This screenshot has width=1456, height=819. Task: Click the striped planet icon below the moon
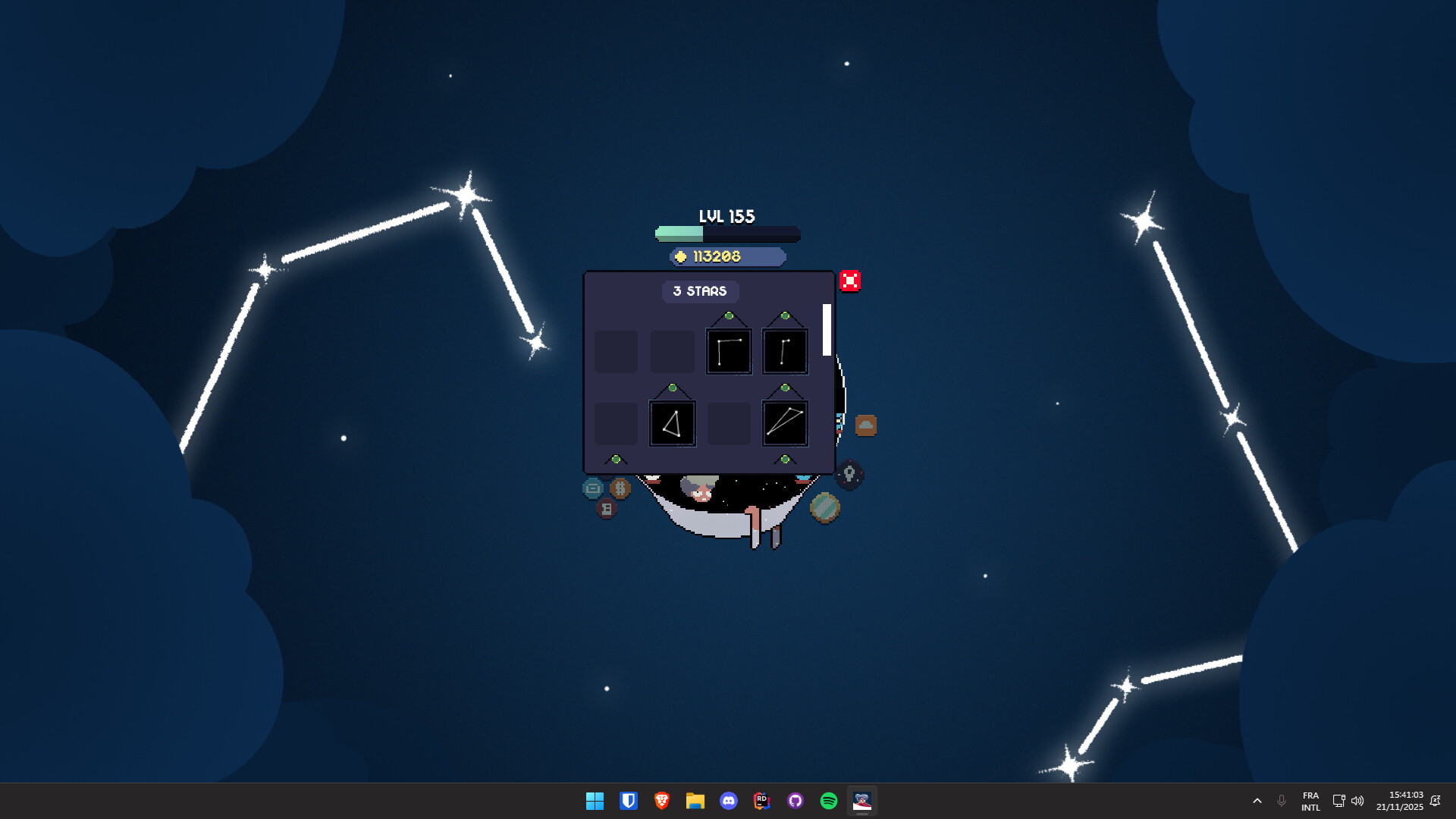pos(826,507)
